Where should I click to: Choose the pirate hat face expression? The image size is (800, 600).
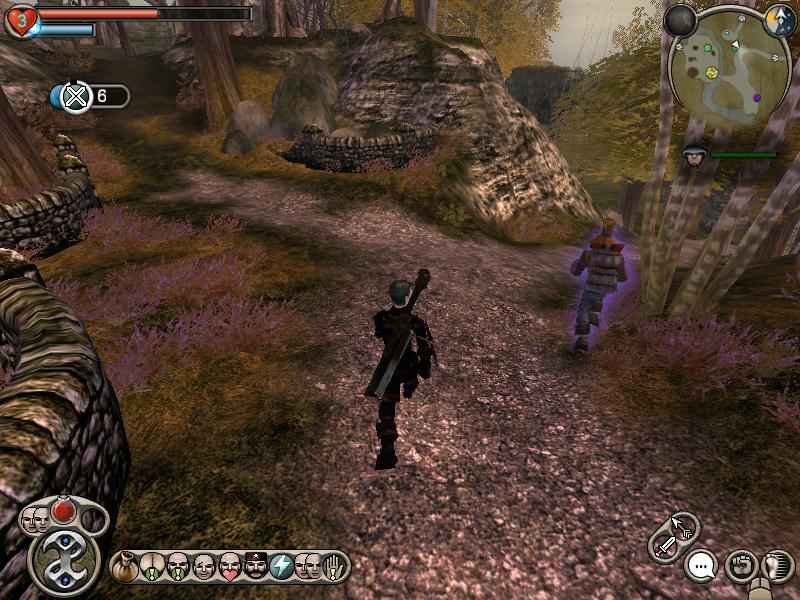point(256,567)
